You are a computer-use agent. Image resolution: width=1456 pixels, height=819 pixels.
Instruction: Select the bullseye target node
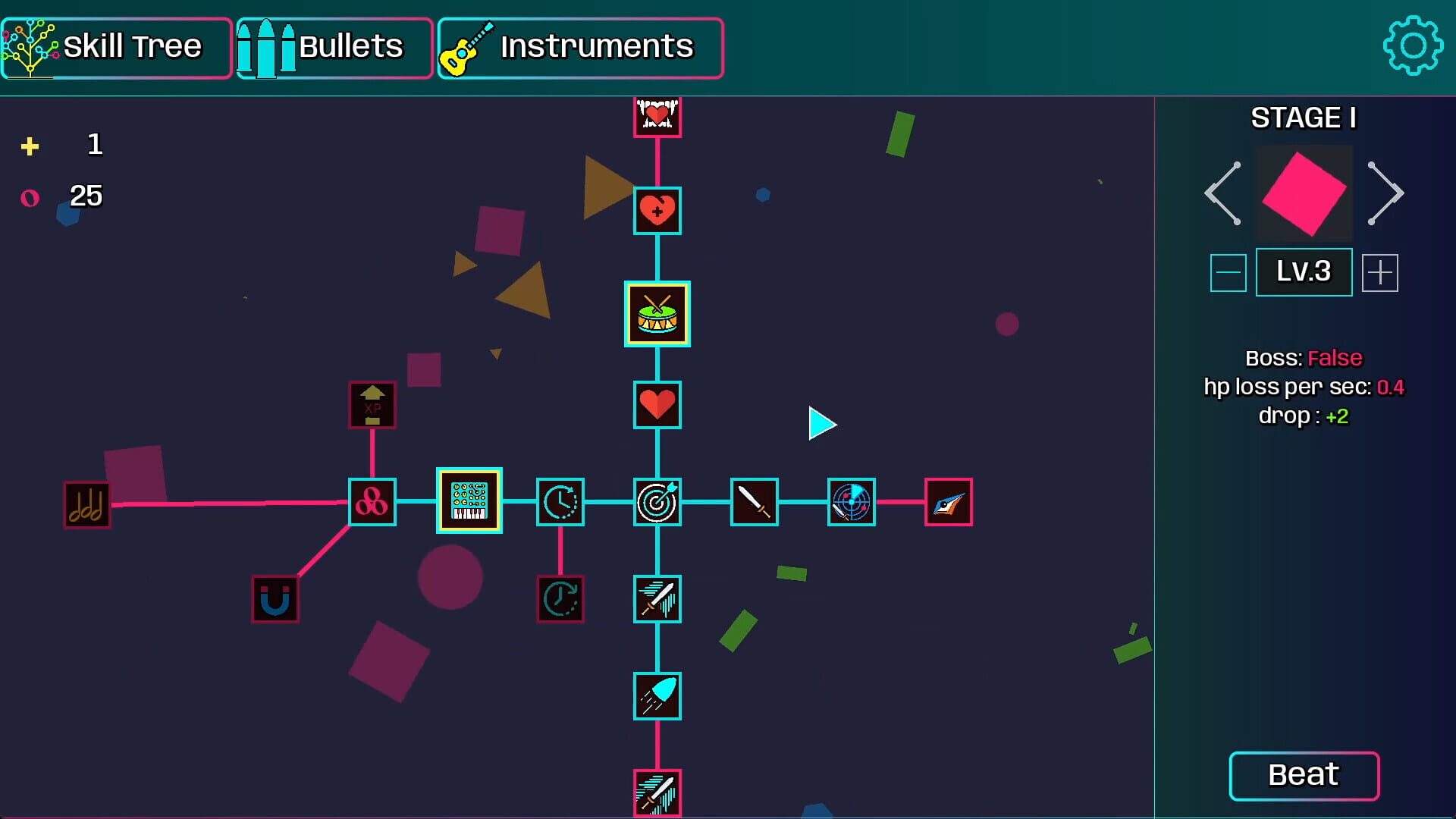point(657,502)
